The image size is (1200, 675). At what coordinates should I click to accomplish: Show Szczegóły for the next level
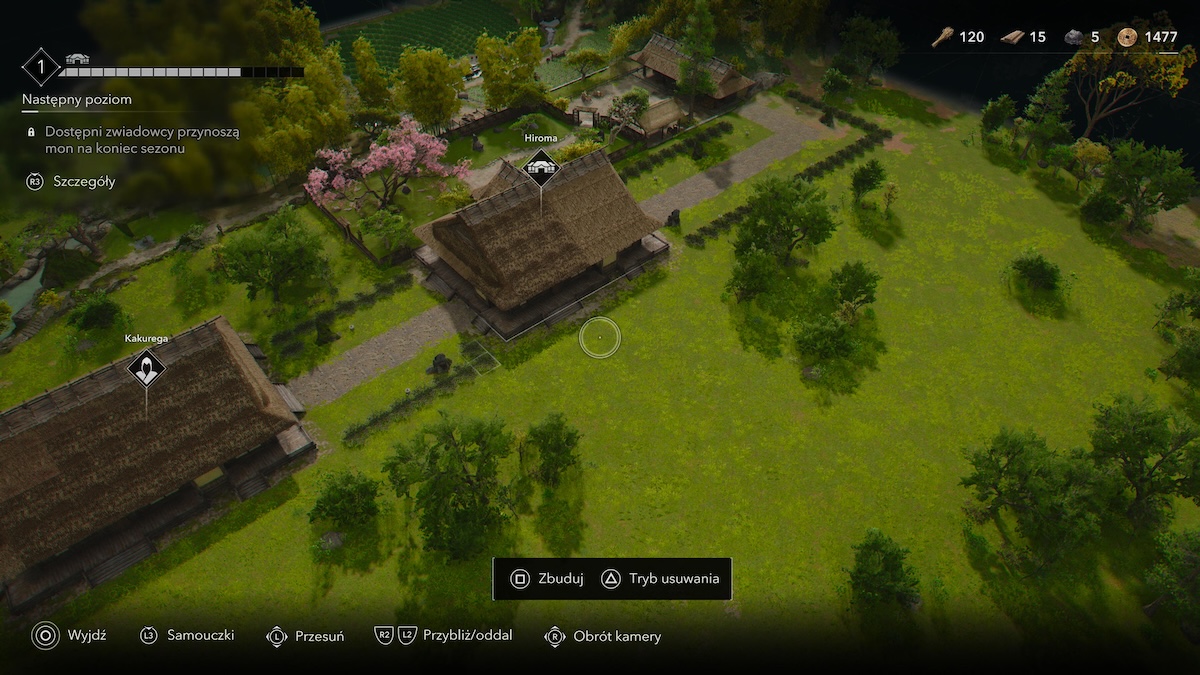71,182
